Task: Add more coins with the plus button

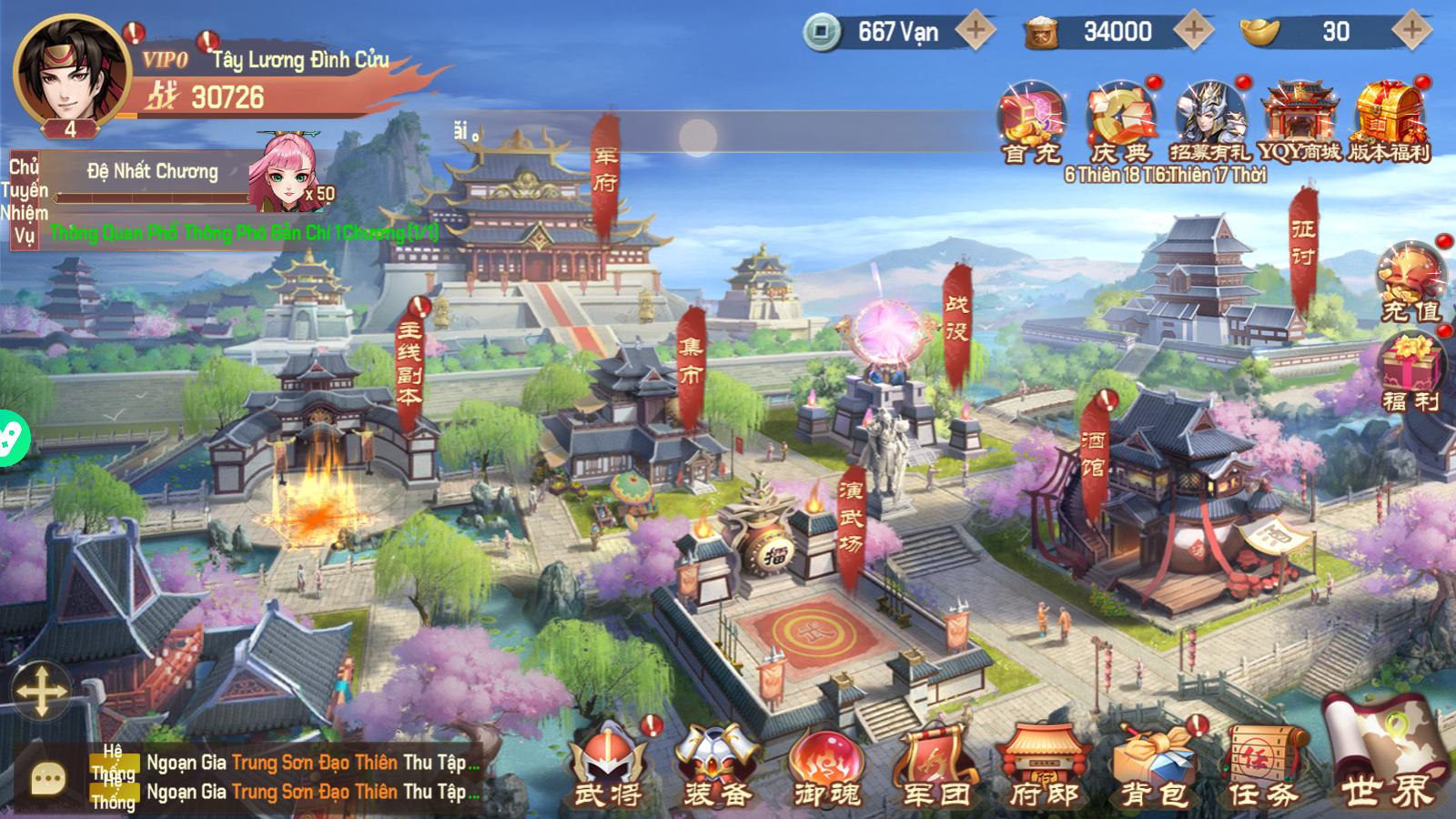Action: [975, 31]
